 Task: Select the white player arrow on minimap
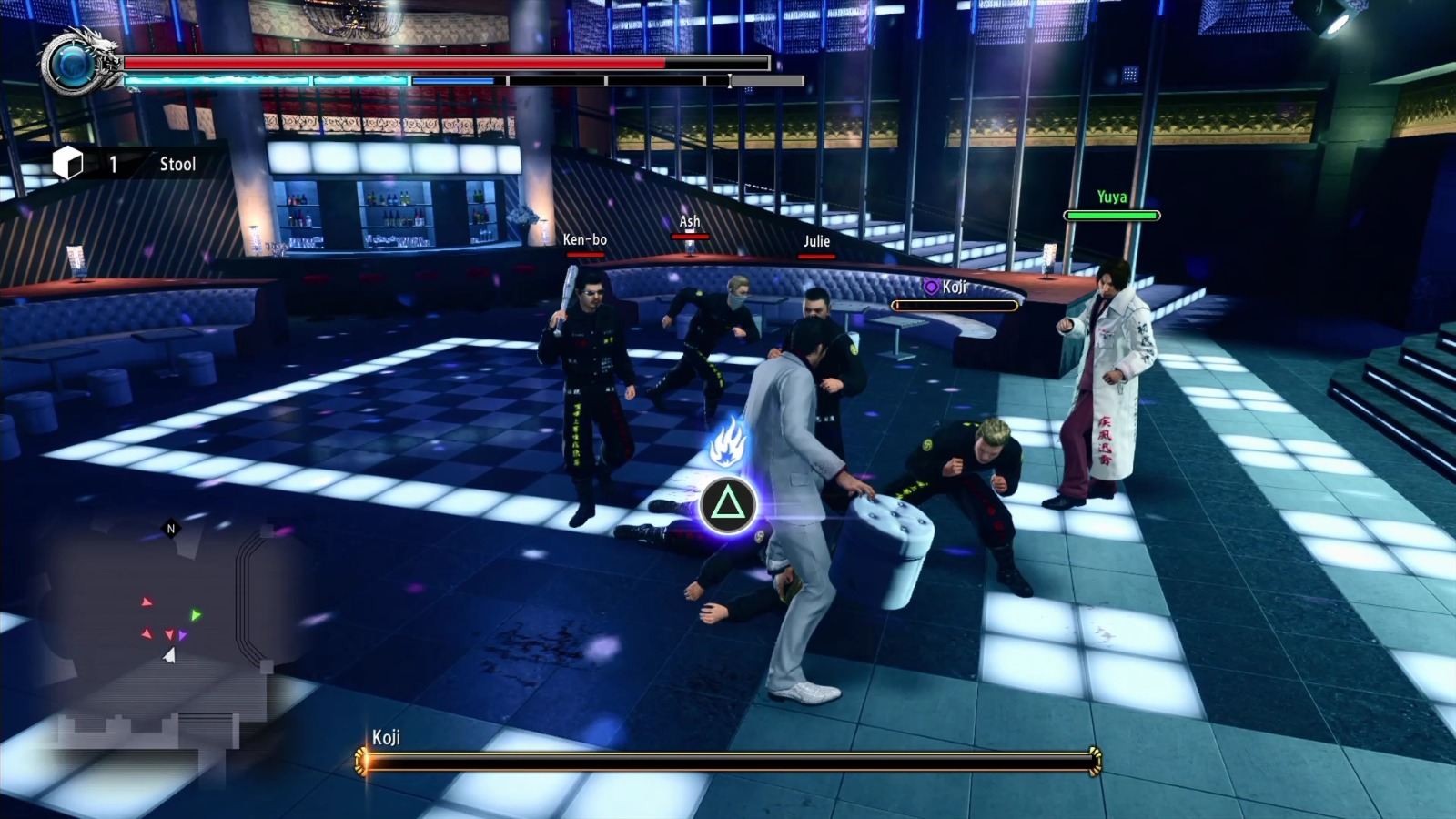(x=170, y=653)
